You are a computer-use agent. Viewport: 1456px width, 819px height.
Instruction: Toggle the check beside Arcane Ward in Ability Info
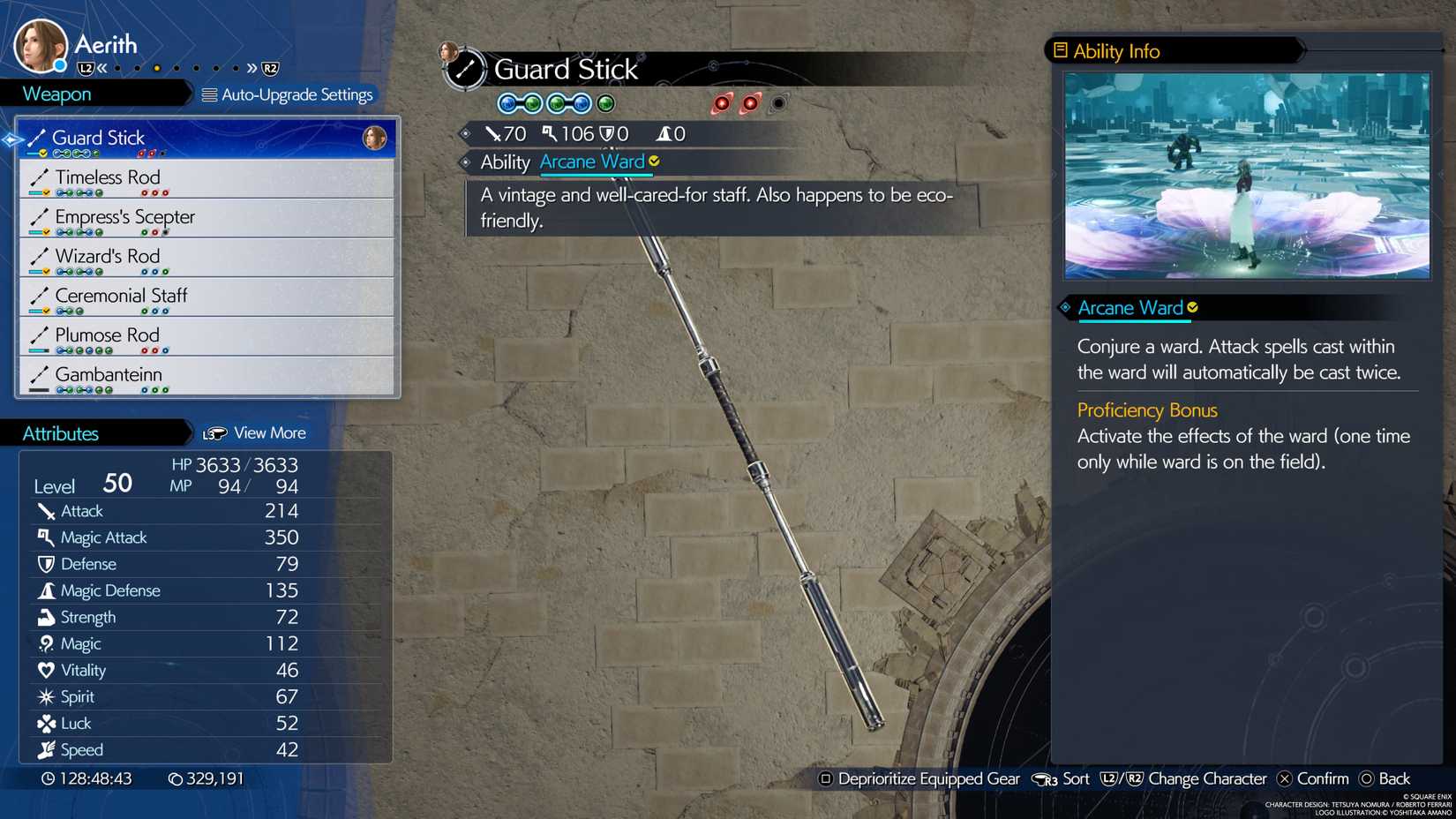point(1193,308)
